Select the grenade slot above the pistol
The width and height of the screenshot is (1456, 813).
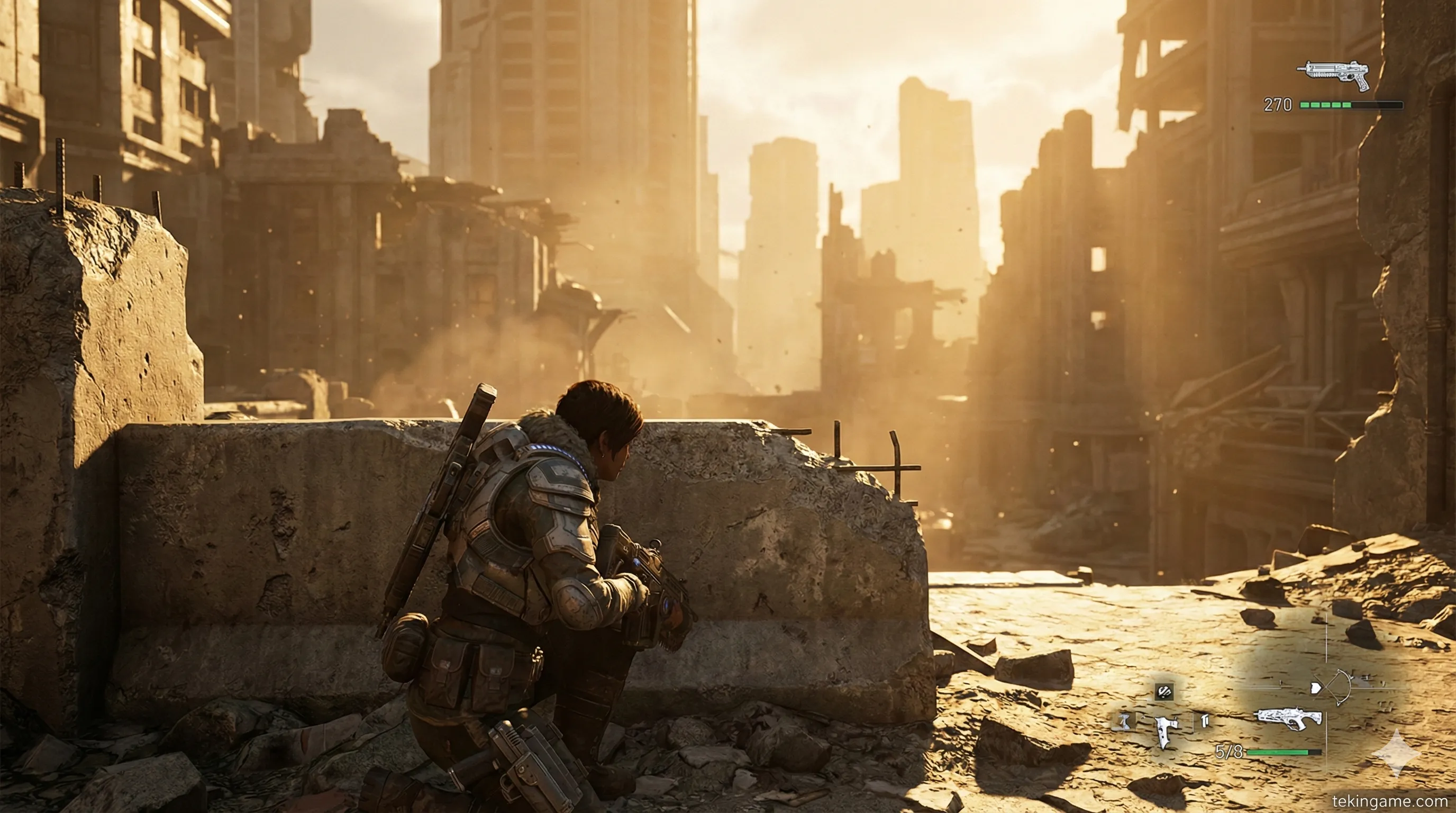coord(1164,691)
